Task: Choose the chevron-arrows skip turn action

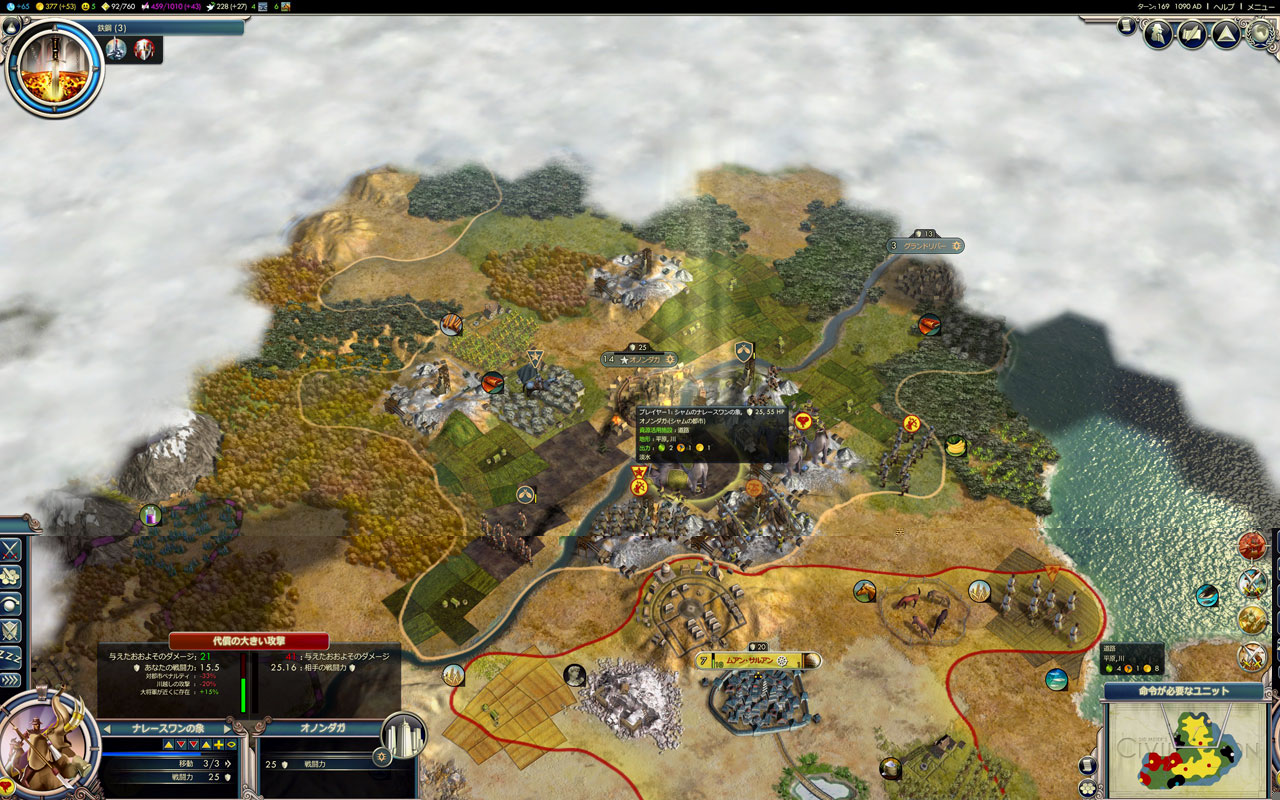Action: click(11, 680)
